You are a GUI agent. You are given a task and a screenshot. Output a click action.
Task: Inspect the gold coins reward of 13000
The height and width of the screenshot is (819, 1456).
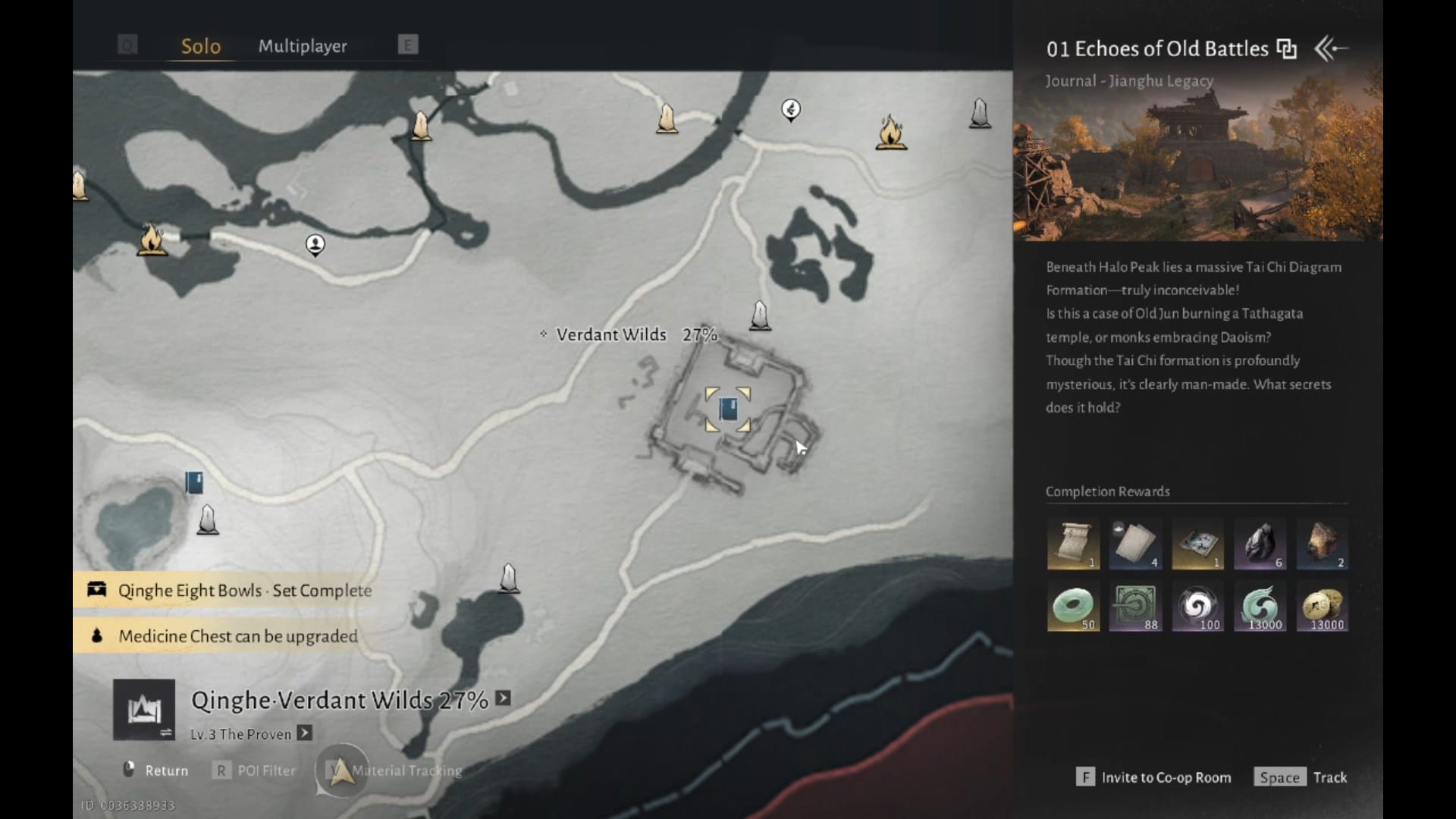pos(1323,607)
